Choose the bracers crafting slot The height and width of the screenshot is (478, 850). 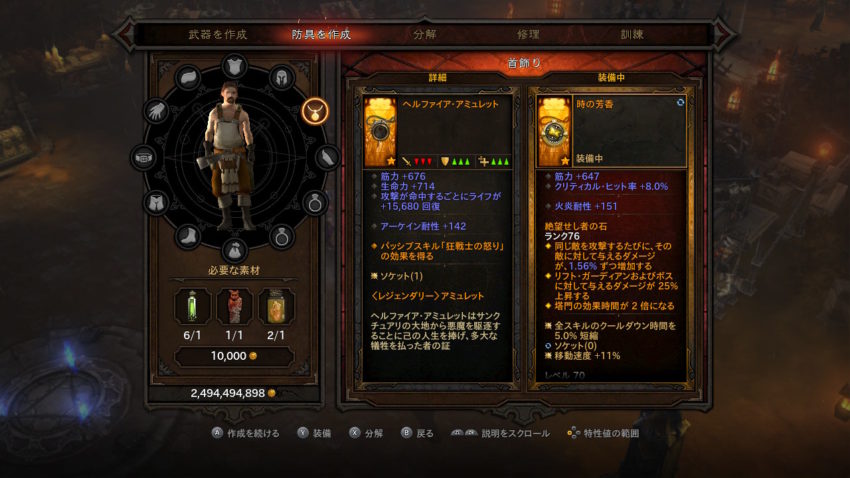pyautogui.click(x=328, y=157)
